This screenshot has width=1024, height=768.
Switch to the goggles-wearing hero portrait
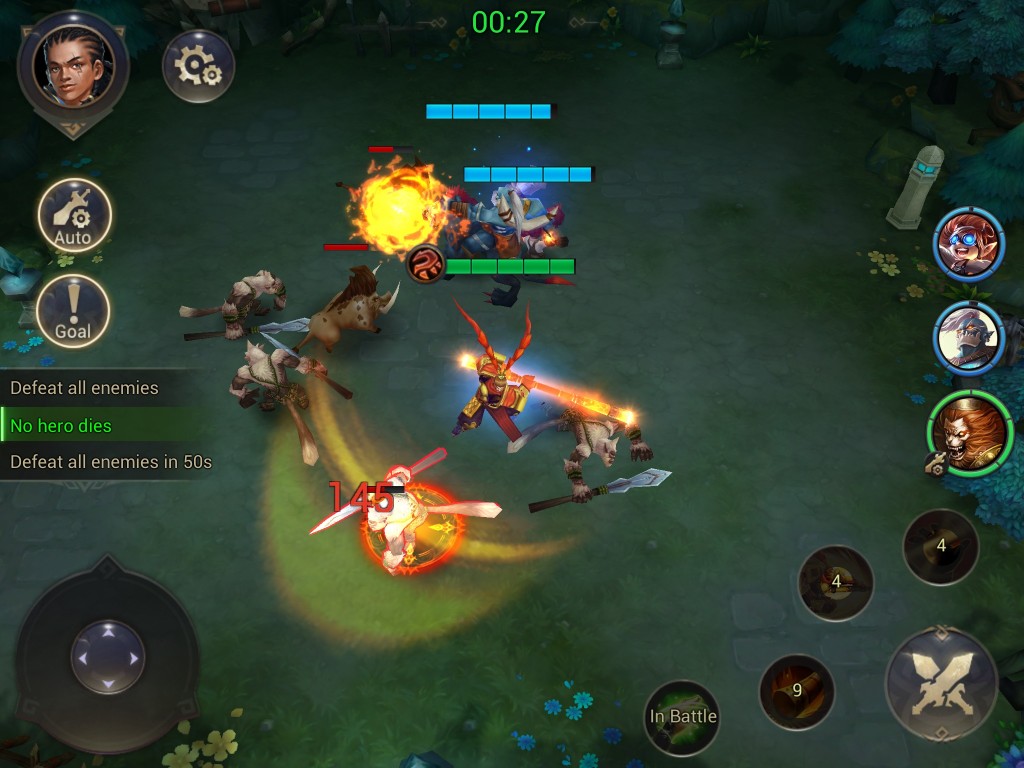(968, 245)
